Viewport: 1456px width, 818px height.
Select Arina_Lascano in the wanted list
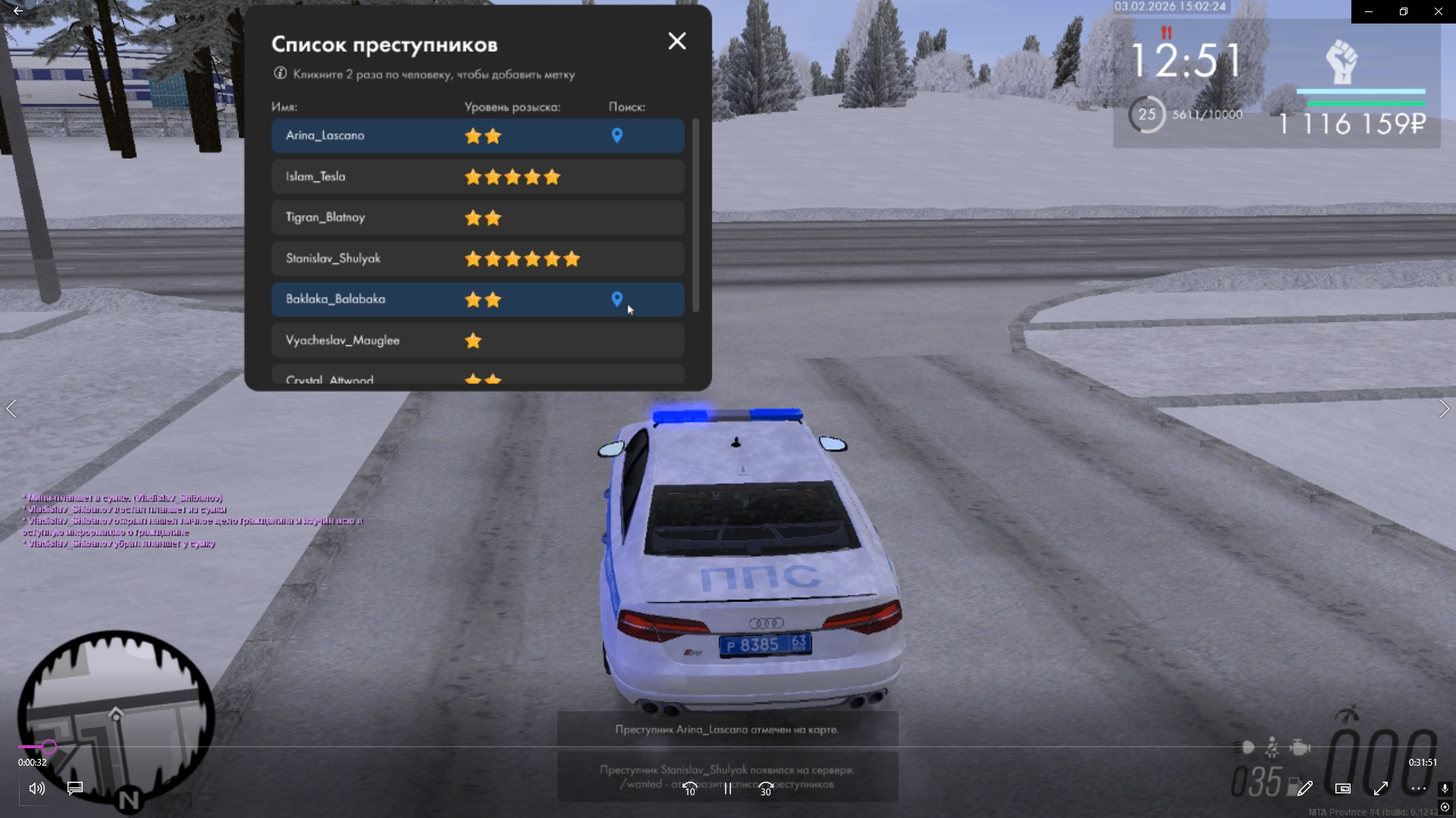[x=325, y=136]
